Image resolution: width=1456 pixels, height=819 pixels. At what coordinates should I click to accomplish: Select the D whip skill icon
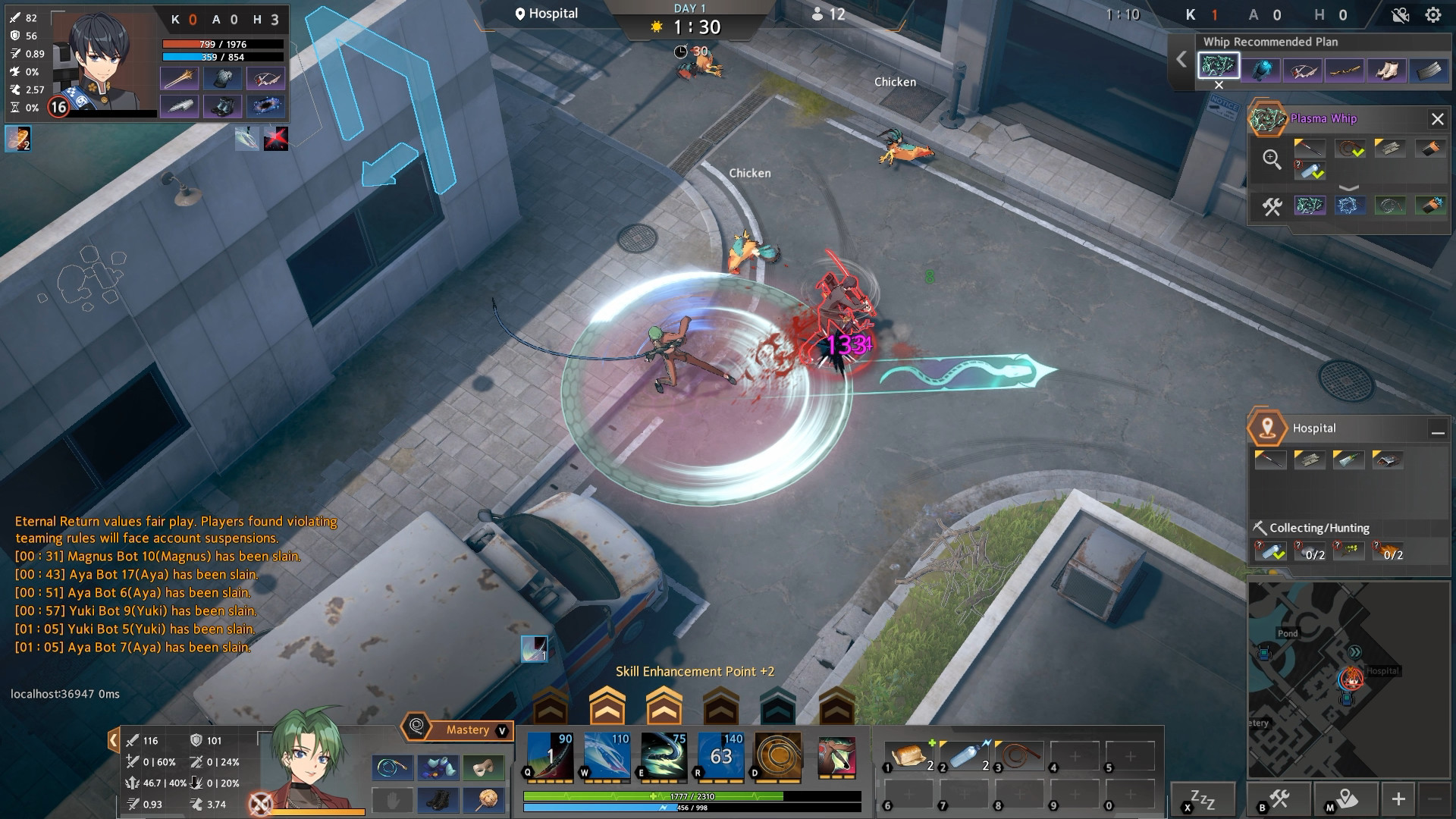(777, 757)
